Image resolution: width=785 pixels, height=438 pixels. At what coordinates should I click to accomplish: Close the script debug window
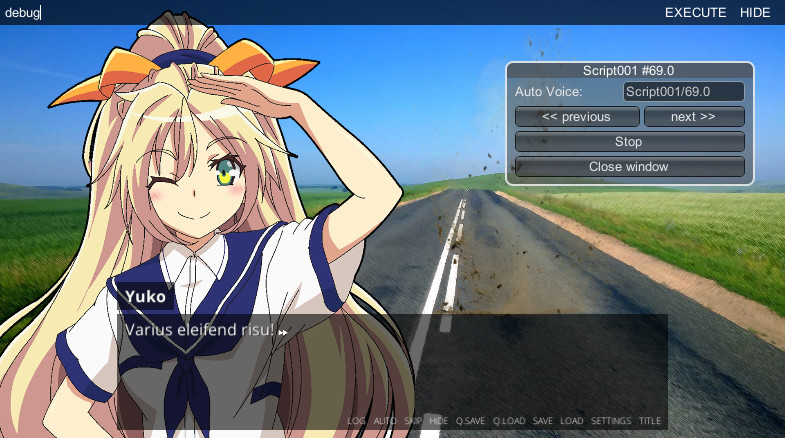628,167
